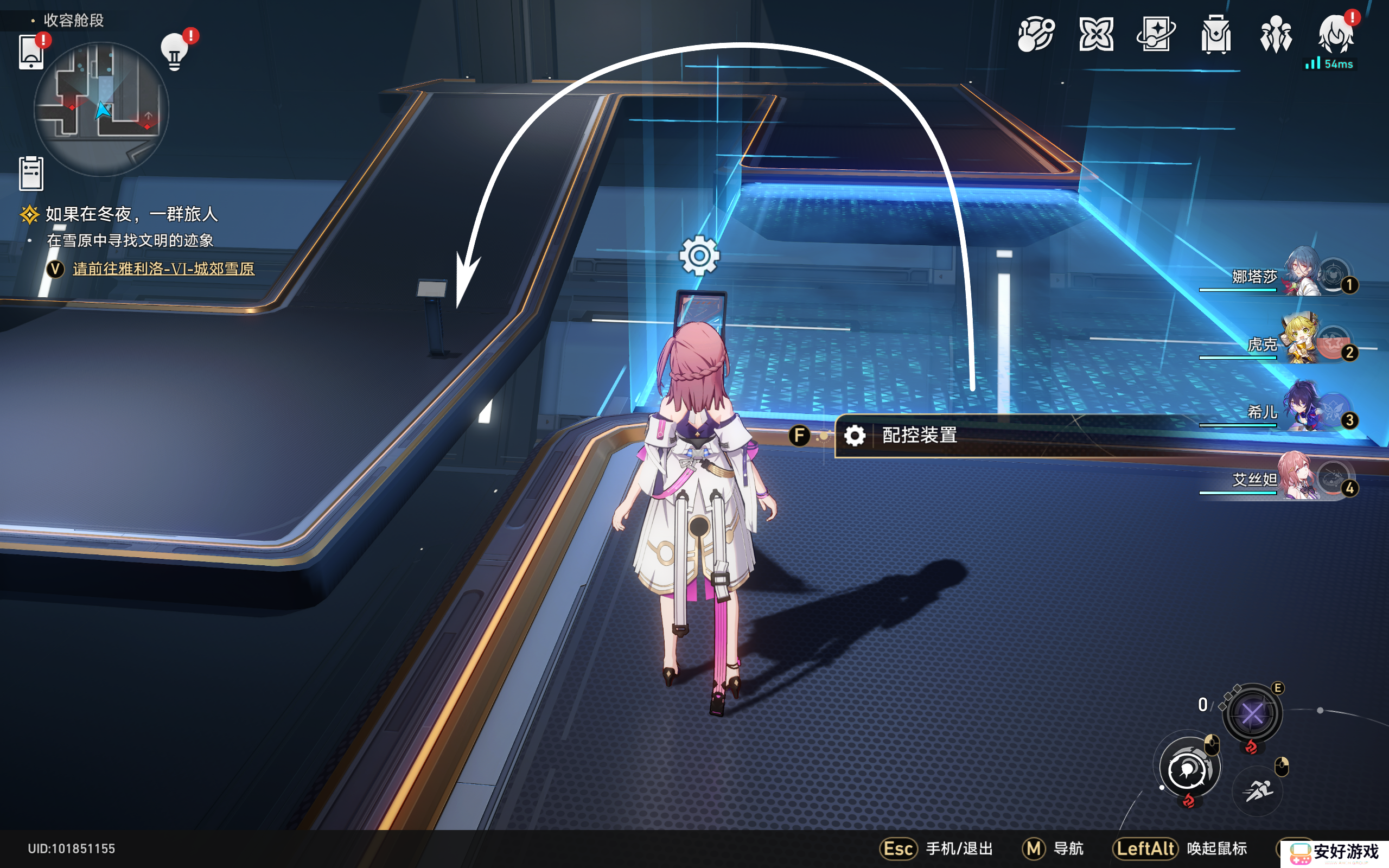This screenshot has height=868, width=1389.
Task: Open the team lineup icon
Action: pyautogui.click(x=1276, y=35)
